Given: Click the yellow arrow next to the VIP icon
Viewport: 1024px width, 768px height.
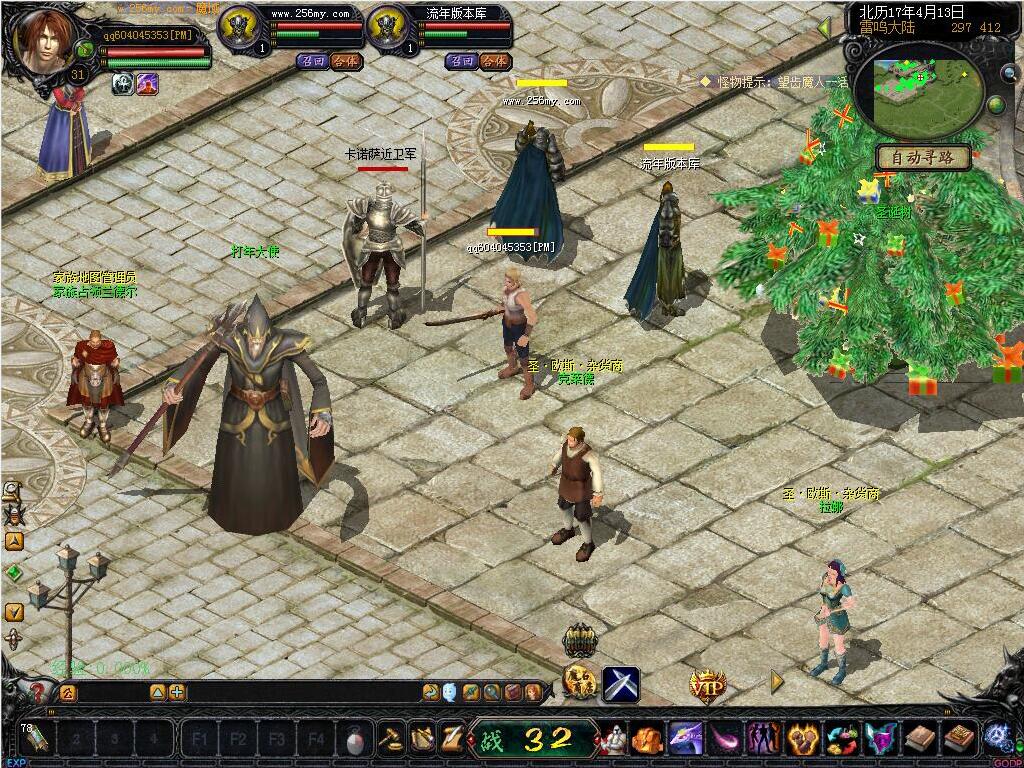Looking at the screenshot, I should coord(777,682).
